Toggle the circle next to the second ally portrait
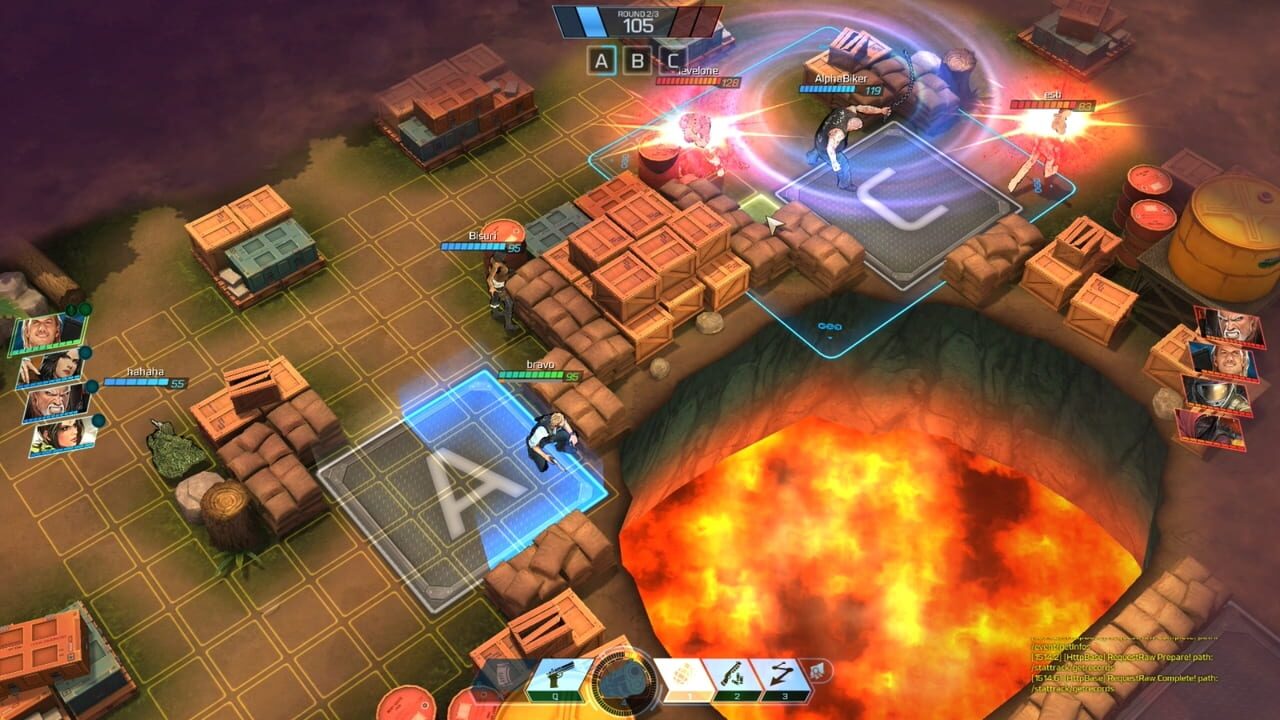 point(84,353)
